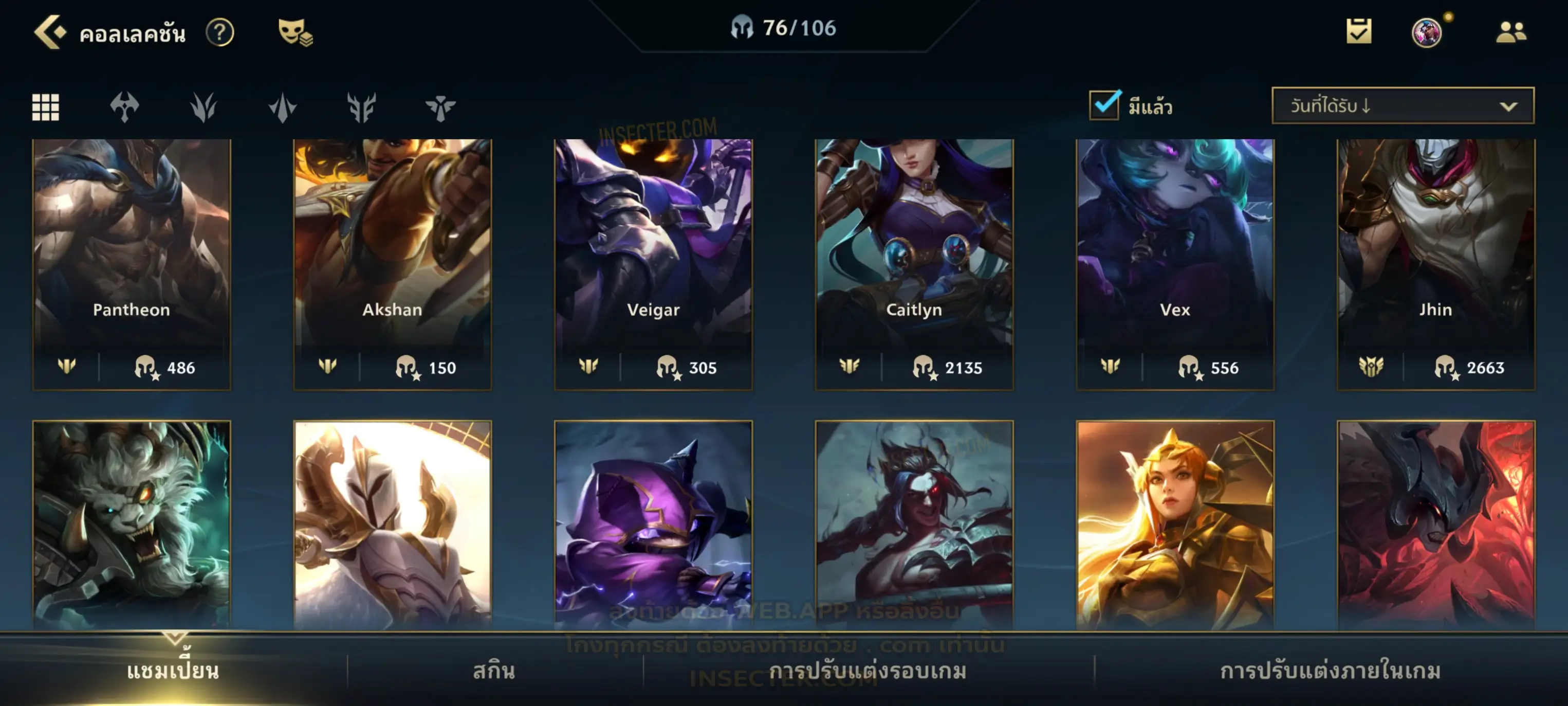Switch to the การปรับแต่งรอบเกม tab
This screenshot has width=1568, height=706.
[868, 671]
